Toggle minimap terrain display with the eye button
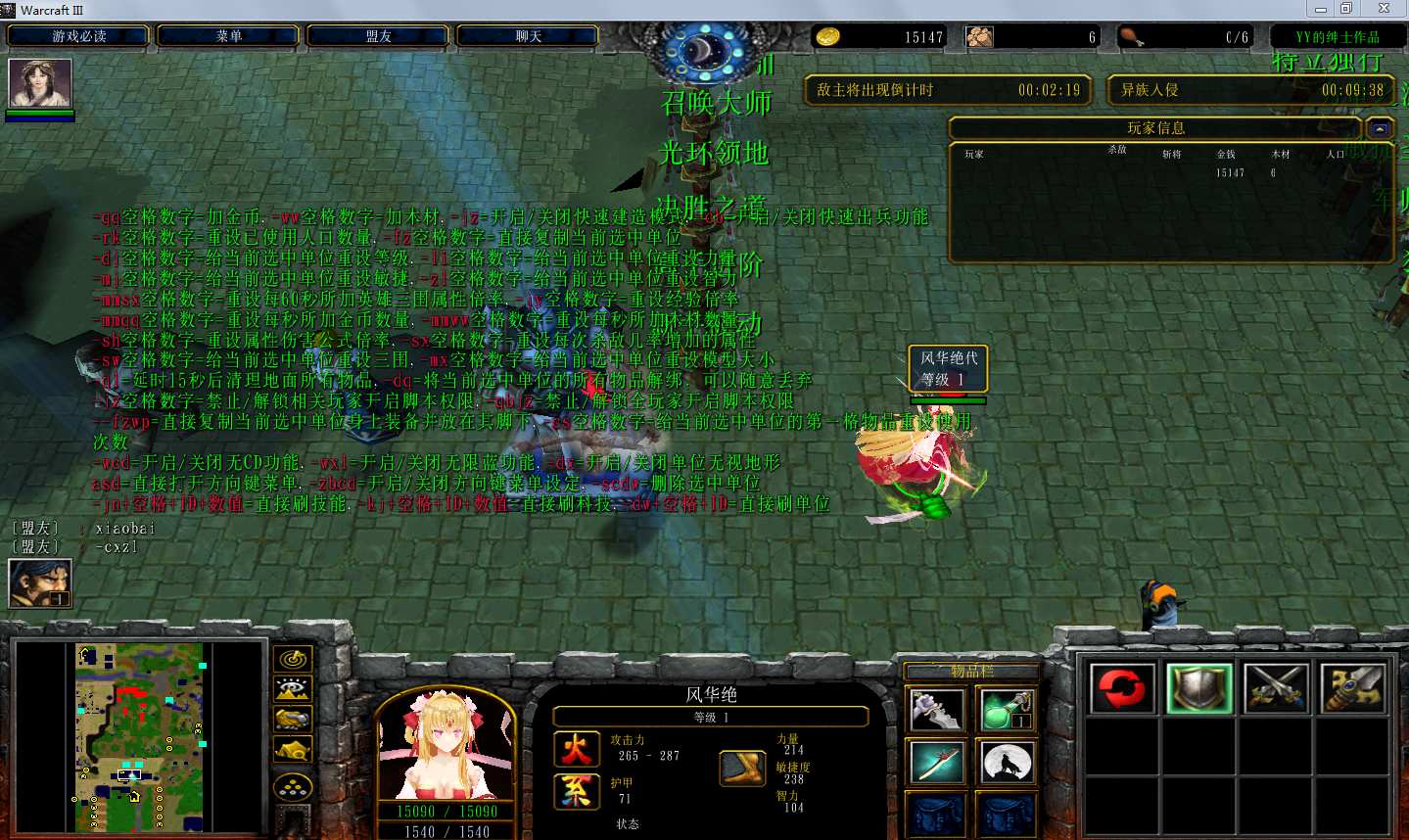 click(x=293, y=690)
